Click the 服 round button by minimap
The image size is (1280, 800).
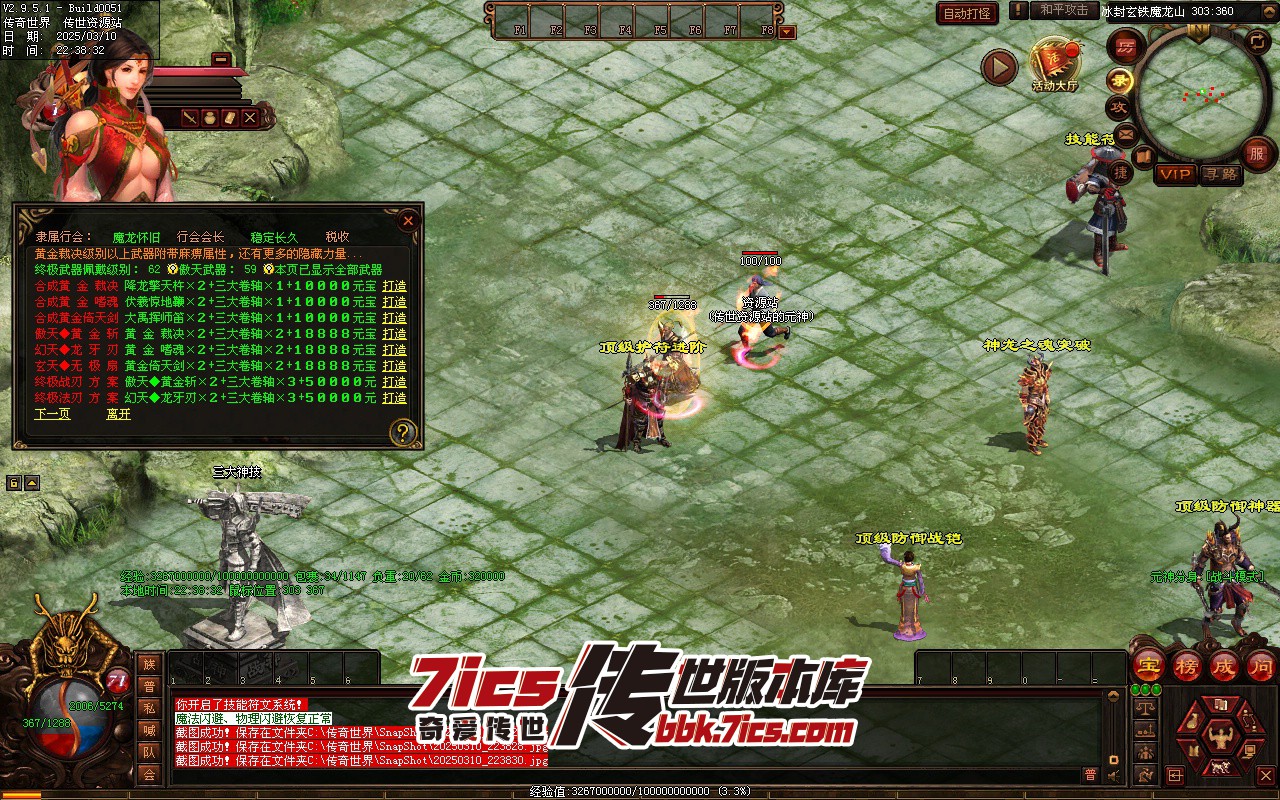1257,153
